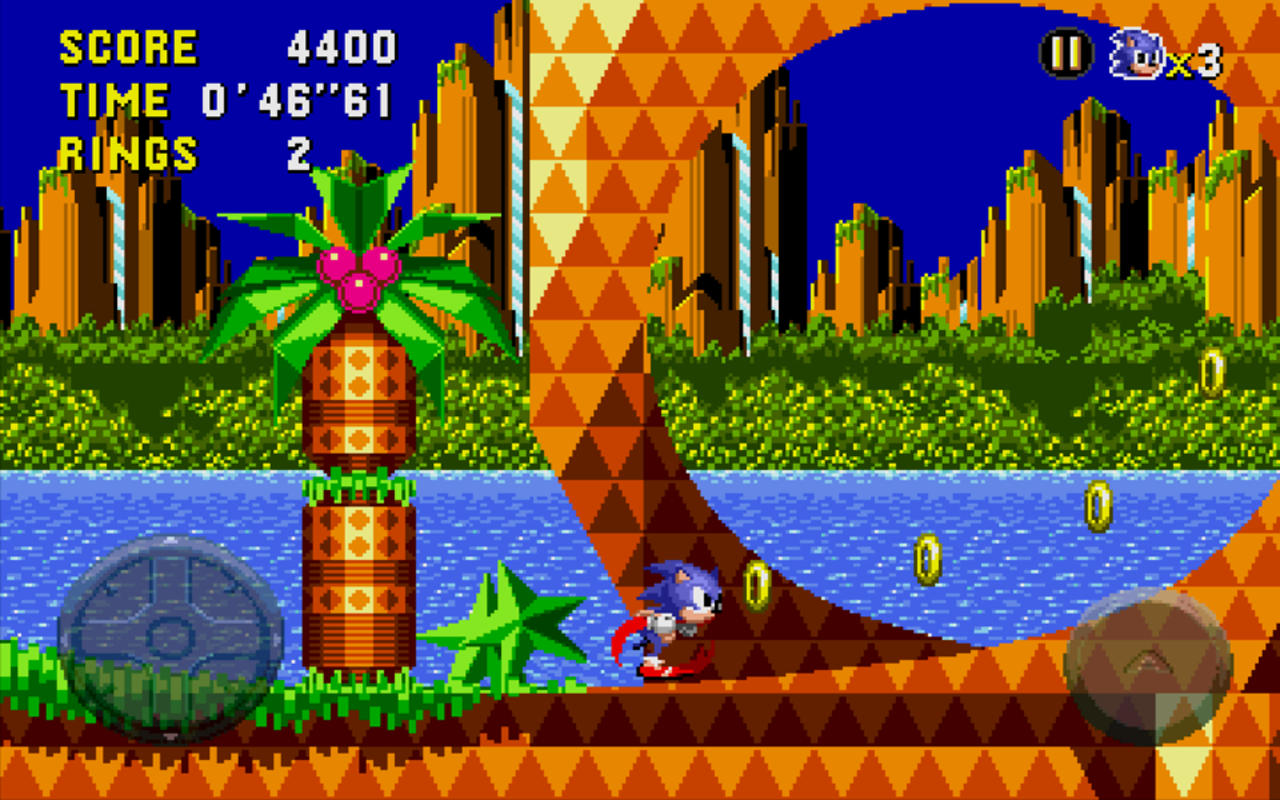Click the x3 lives counter
Screen dimensions: 1280x800
pyautogui.click(x=1195, y=60)
